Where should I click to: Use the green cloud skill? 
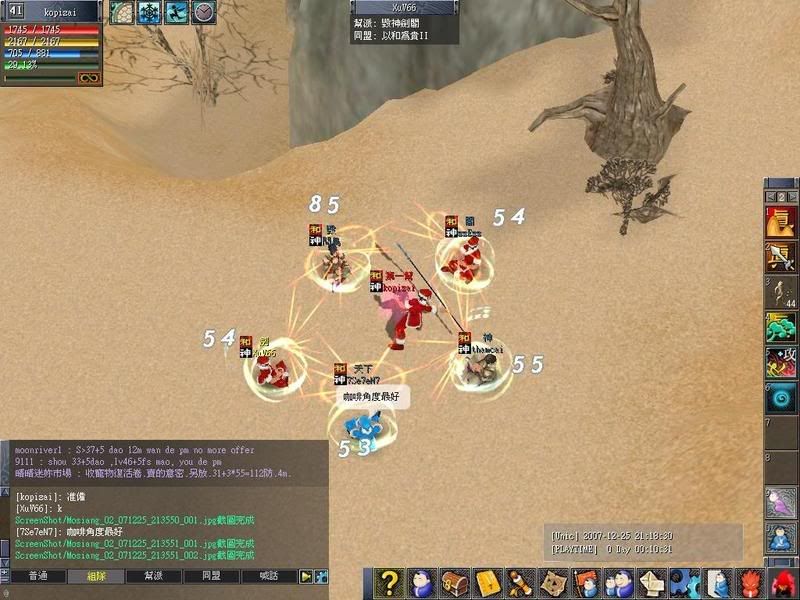[781, 327]
